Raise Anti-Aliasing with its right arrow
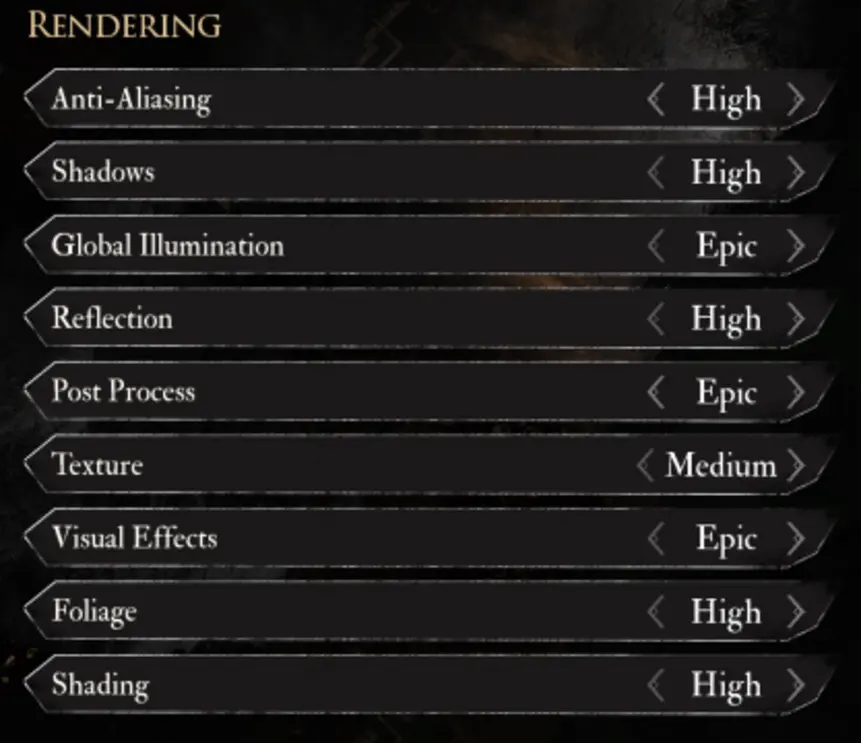The width and height of the screenshot is (861, 743). pyautogui.click(x=796, y=100)
